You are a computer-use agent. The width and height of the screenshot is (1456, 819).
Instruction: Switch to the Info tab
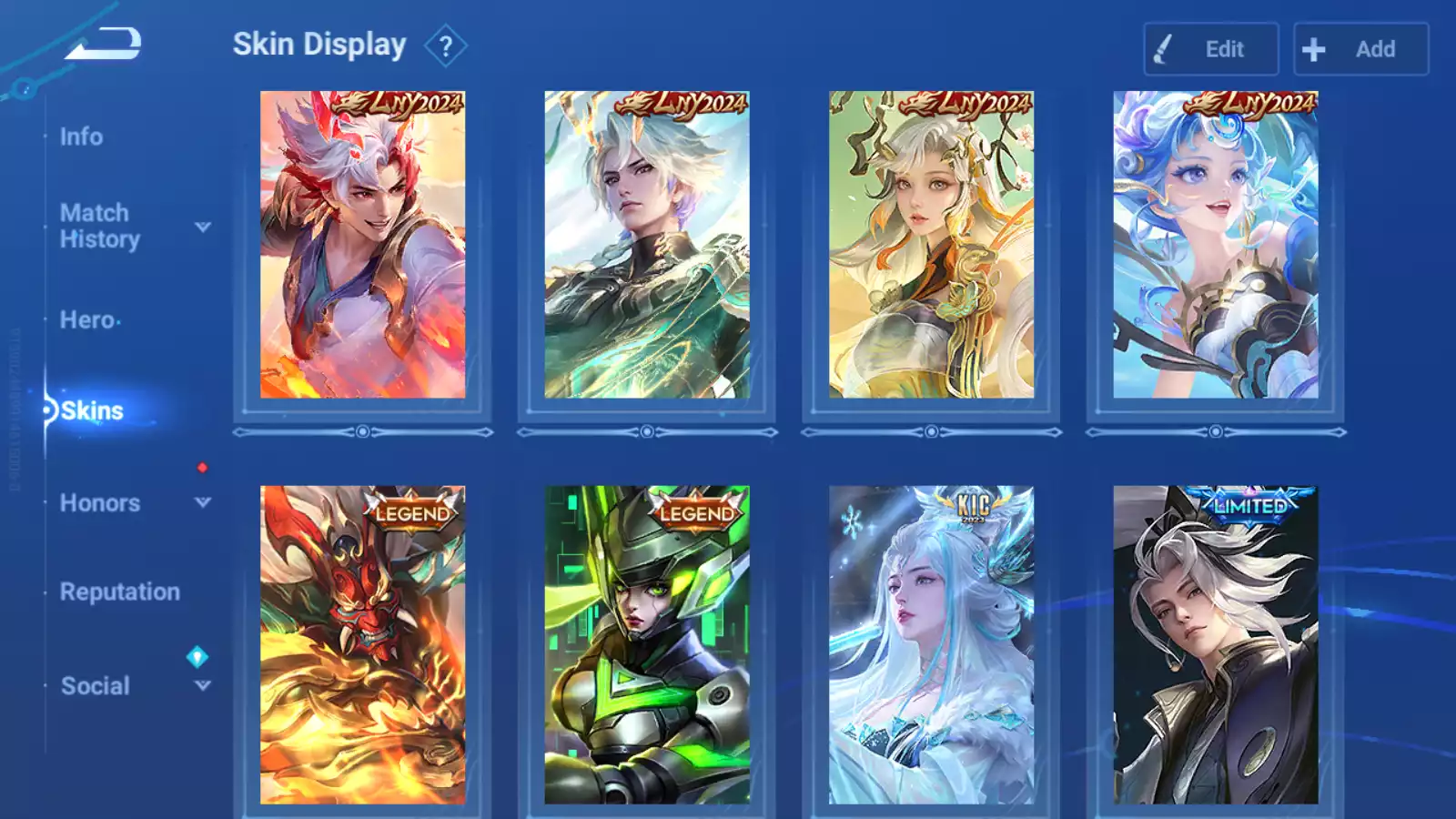coord(81,136)
